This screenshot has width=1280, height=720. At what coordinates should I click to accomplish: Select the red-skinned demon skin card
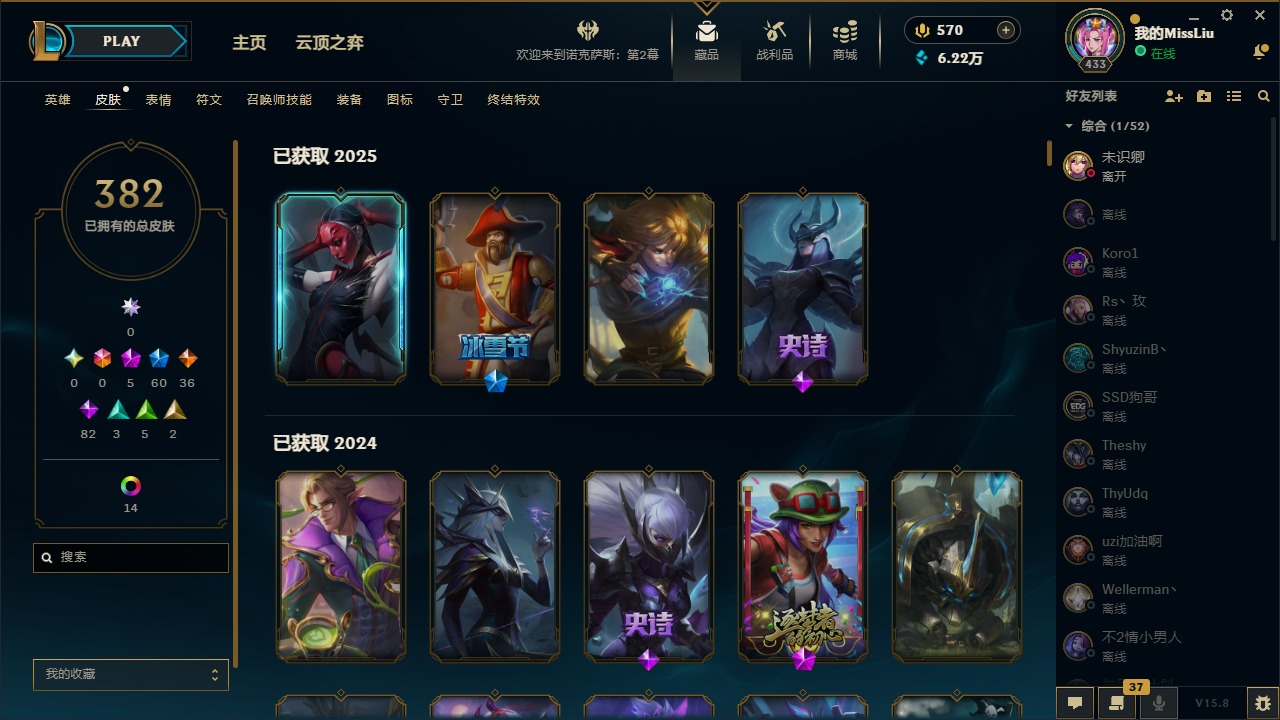[x=341, y=288]
